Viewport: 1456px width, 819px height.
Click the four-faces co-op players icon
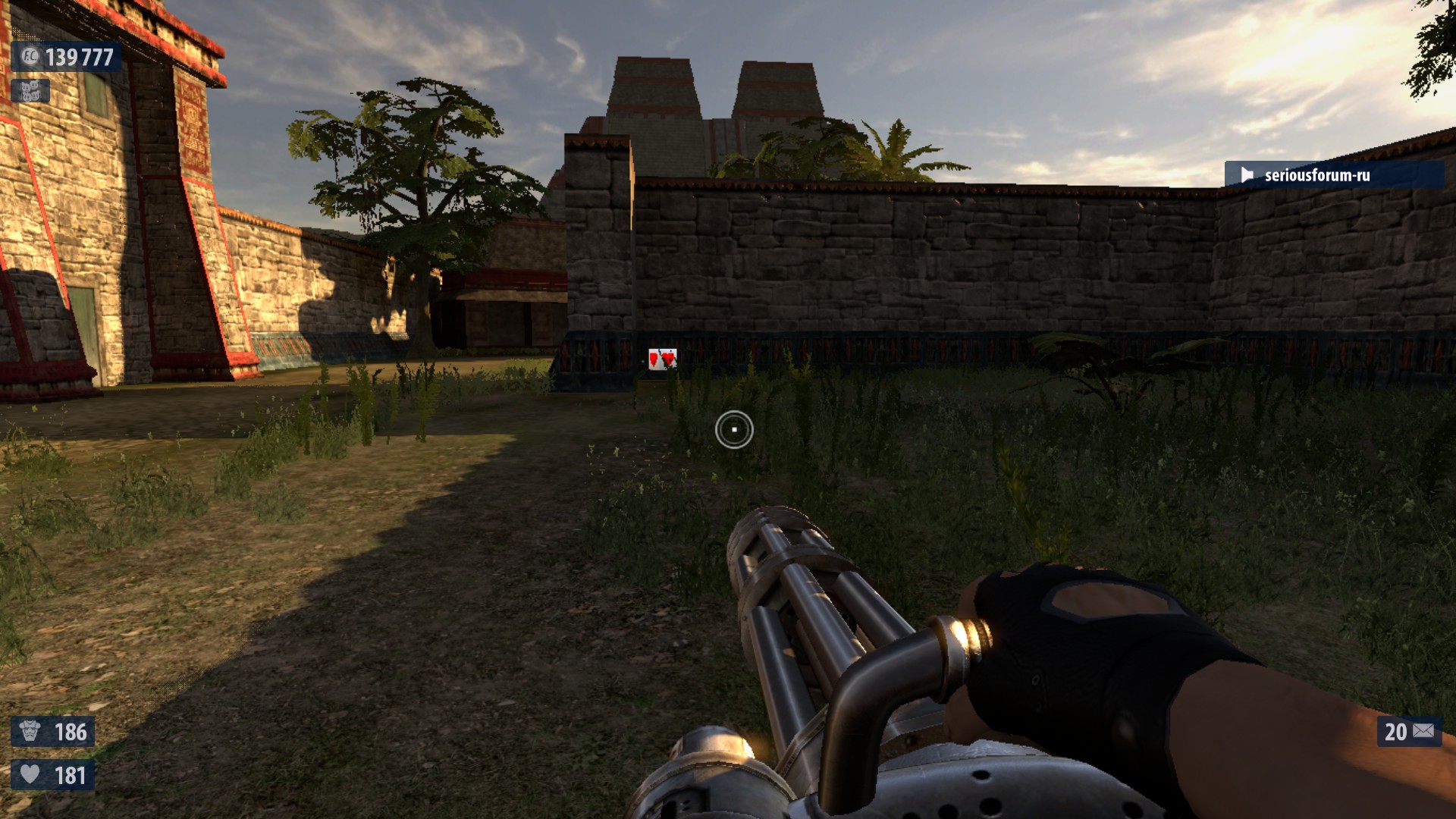31,92
